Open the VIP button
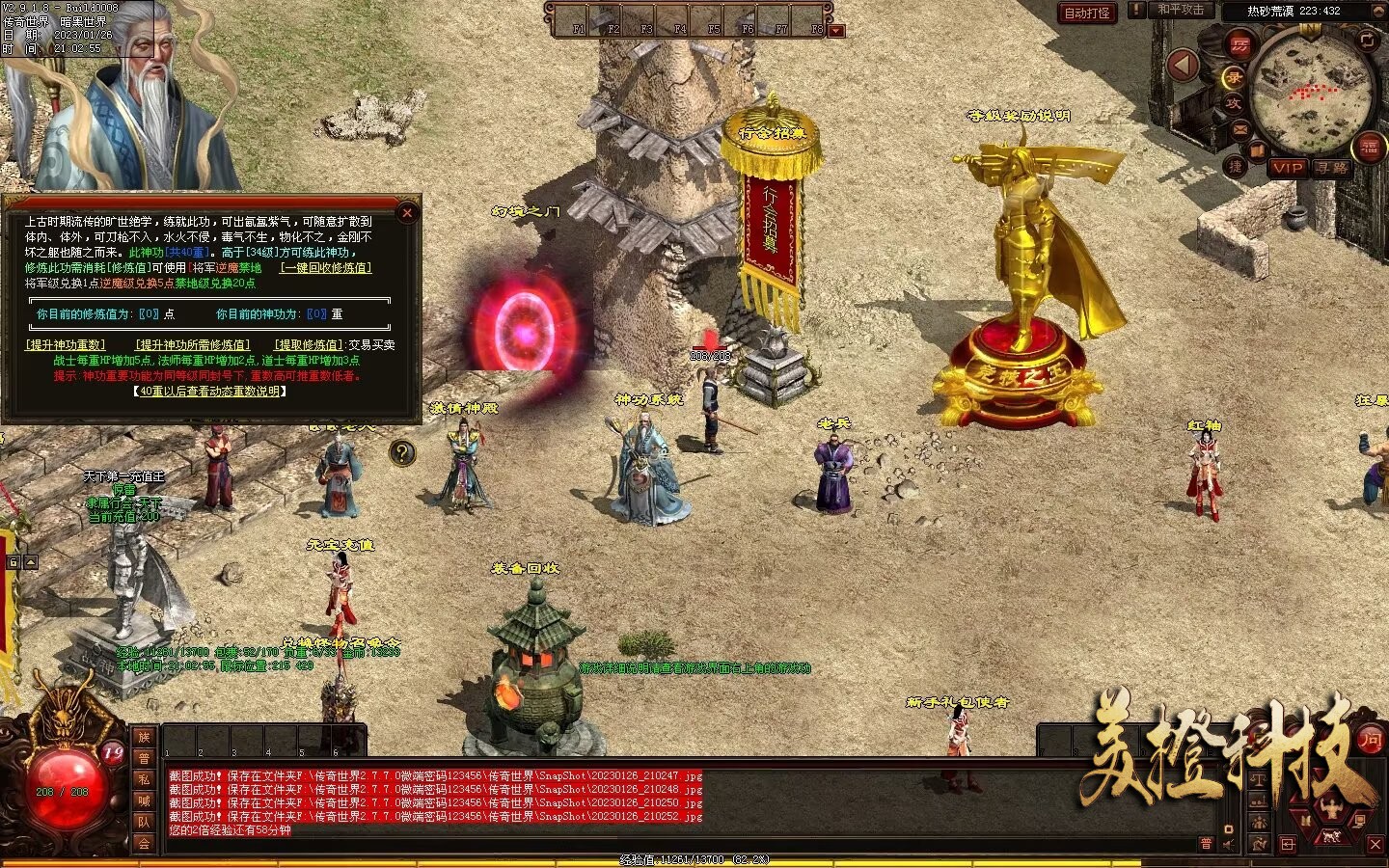1389x868 pixels. click(x=1288, y=168)
